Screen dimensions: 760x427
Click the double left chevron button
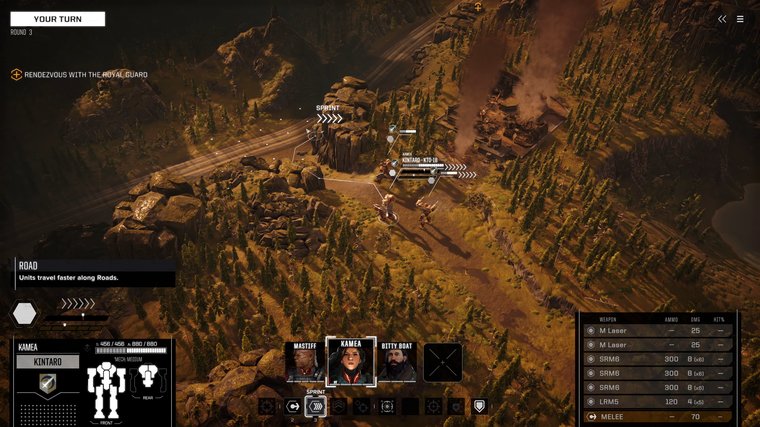tap(722, 19)
